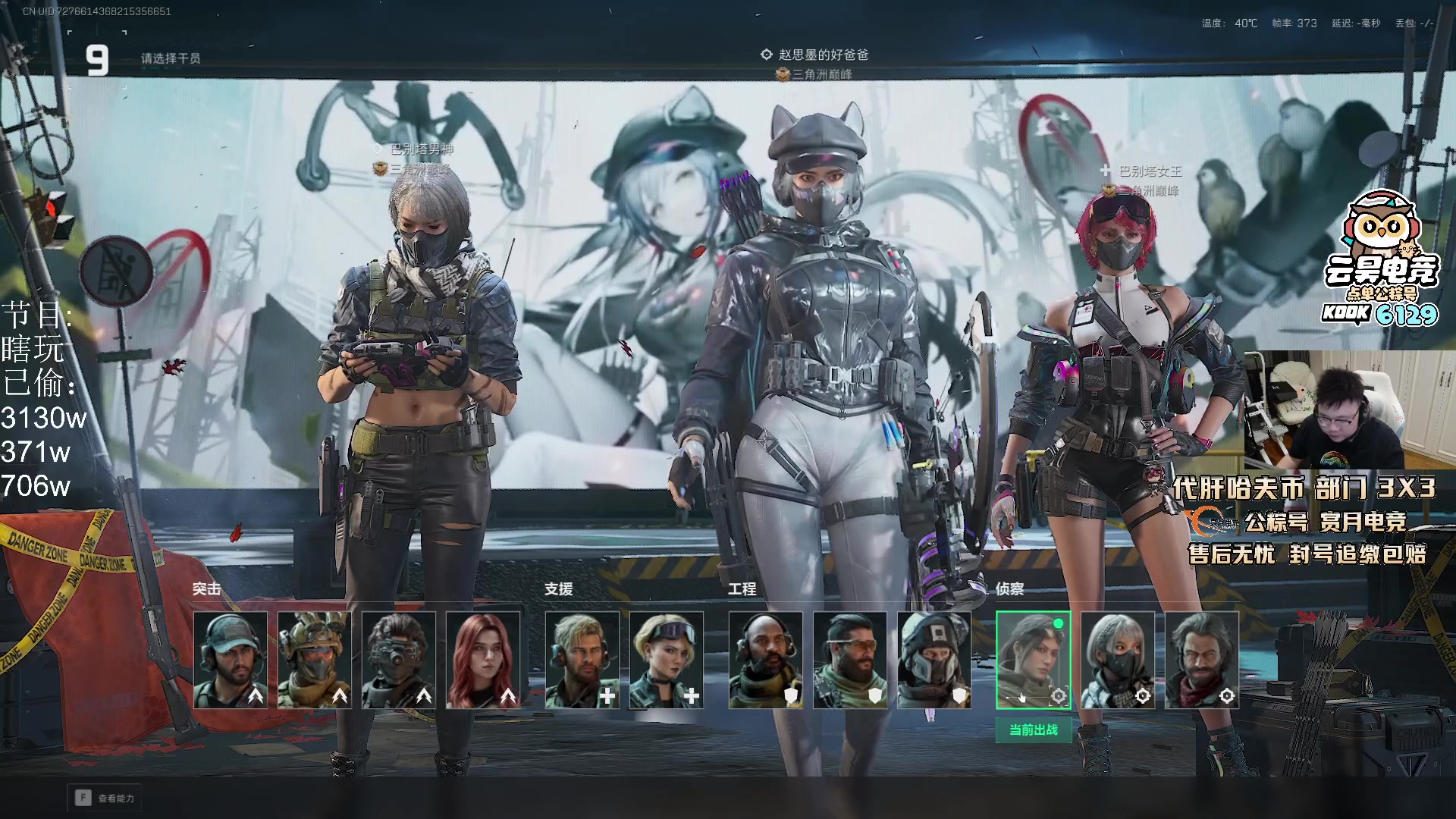Pick the bald bearded engineer operator
1456x819 pixels.
766,660
